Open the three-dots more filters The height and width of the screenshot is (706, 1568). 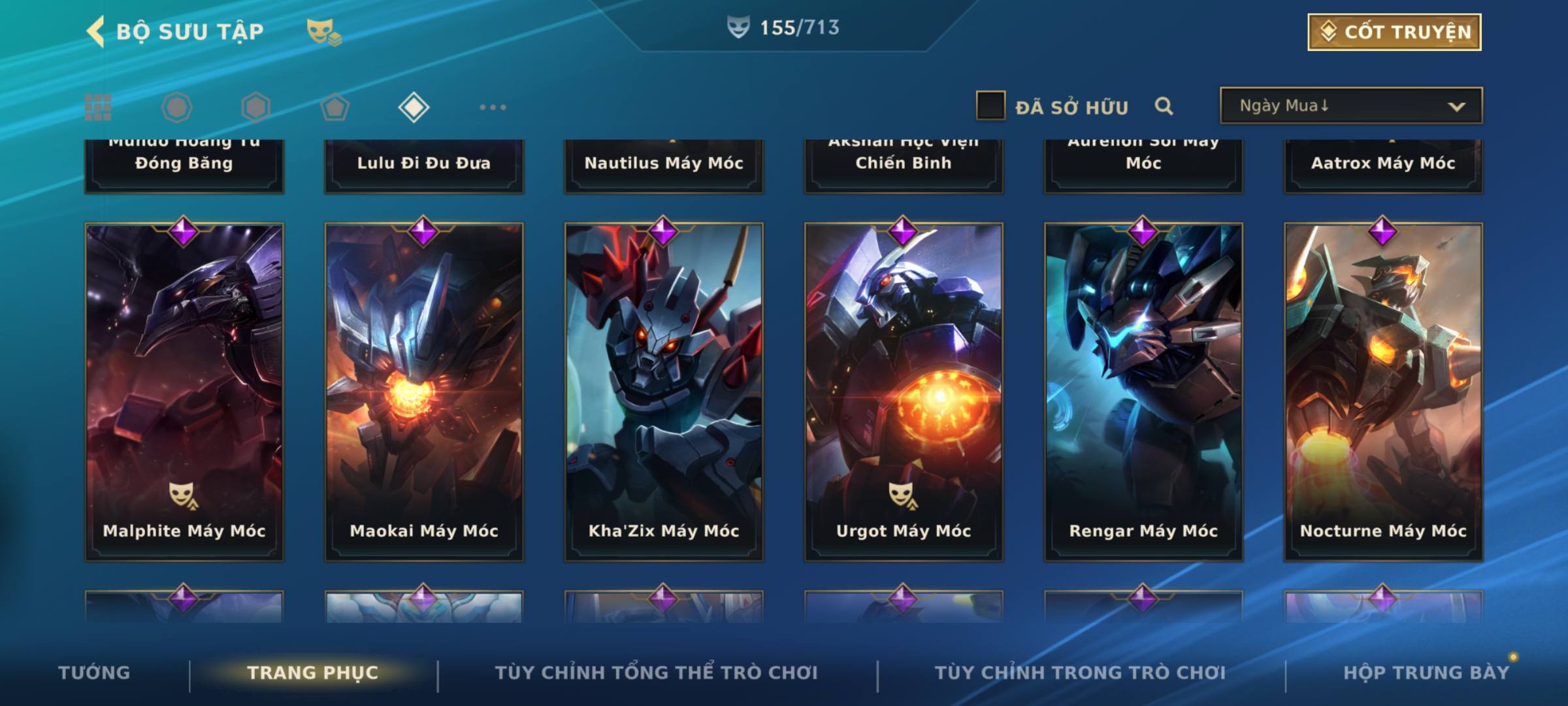(493, 107)
